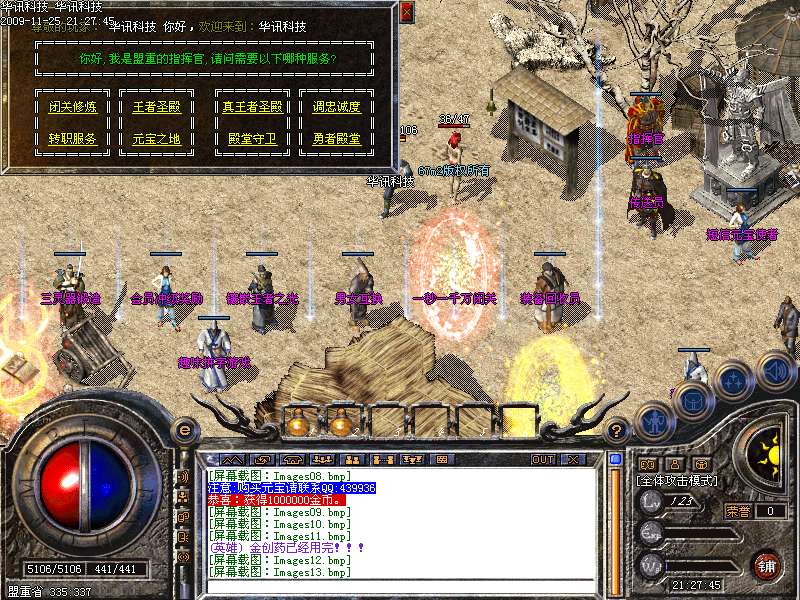Use the first potion in the belt
Screen dimensions: 800x600
[x=297, y=423]
